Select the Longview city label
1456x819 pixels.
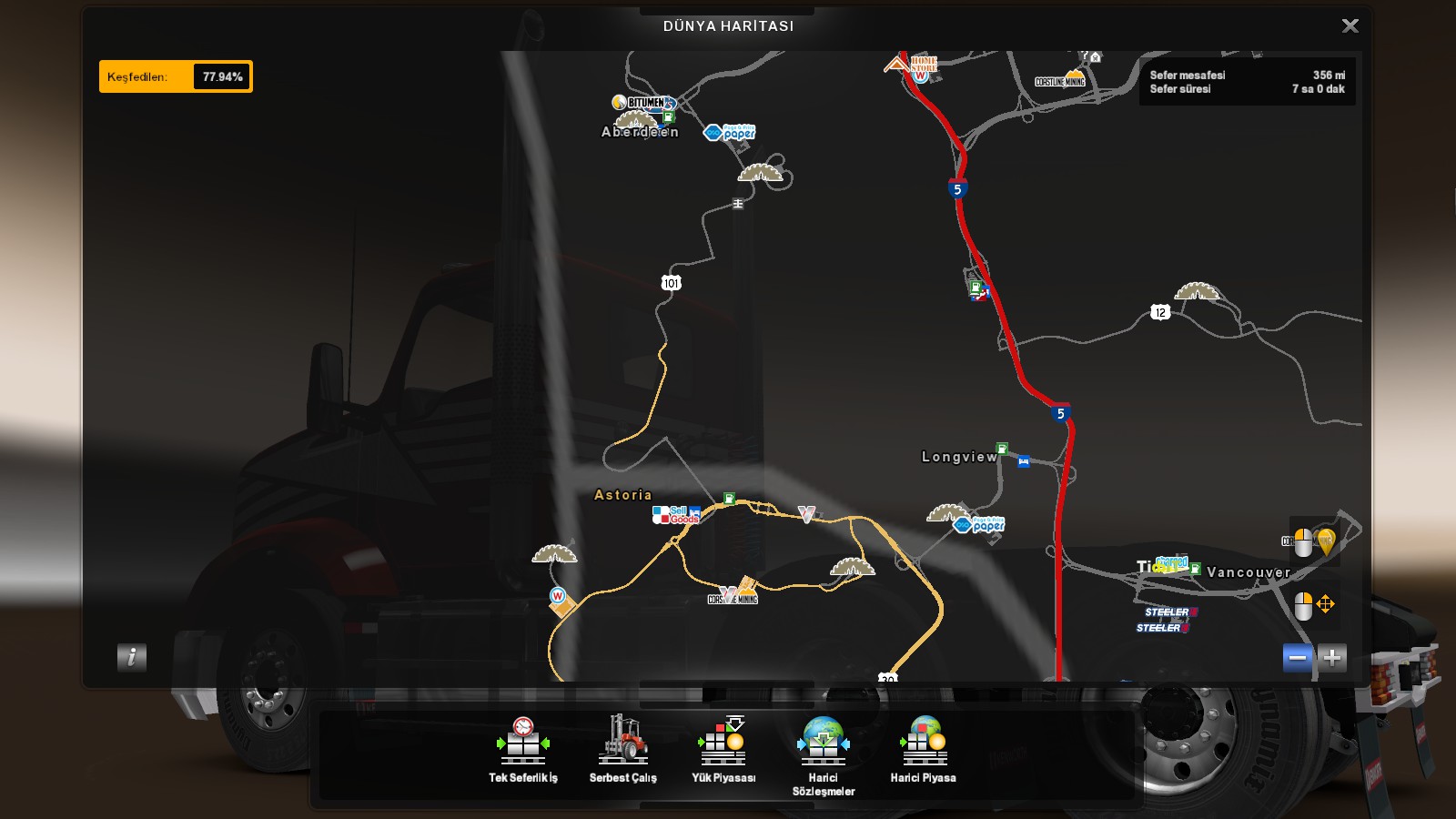959,457
